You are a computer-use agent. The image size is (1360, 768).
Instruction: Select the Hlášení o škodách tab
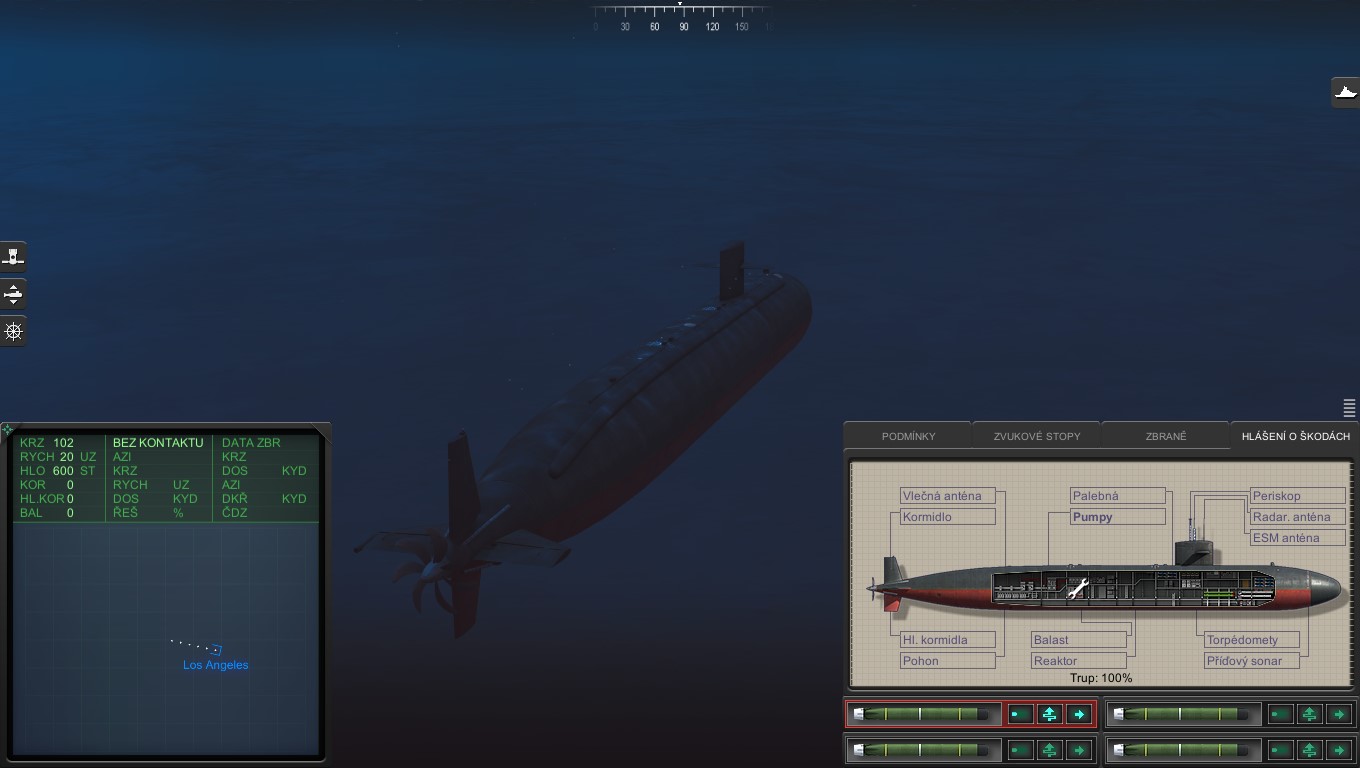click(1295, 436)
